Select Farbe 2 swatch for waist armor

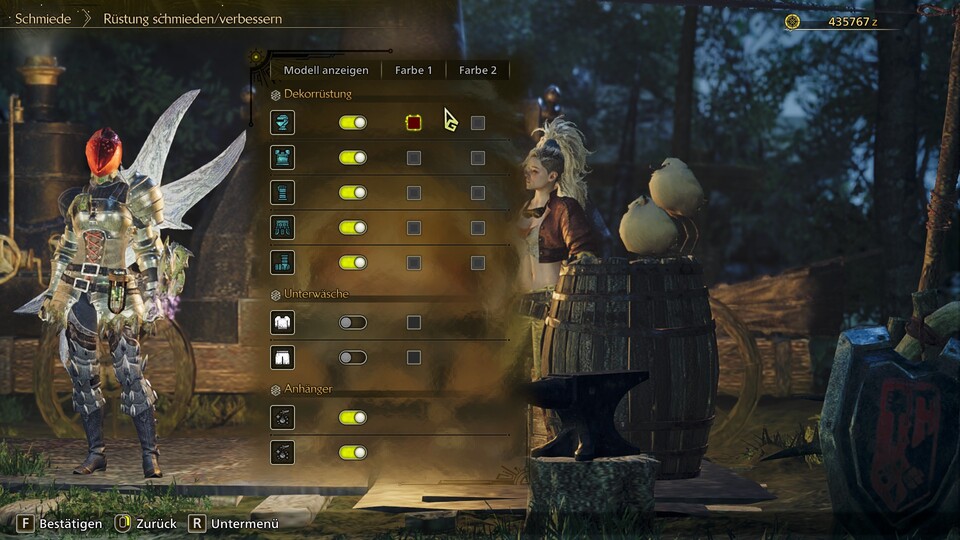(x=478, y=227)
